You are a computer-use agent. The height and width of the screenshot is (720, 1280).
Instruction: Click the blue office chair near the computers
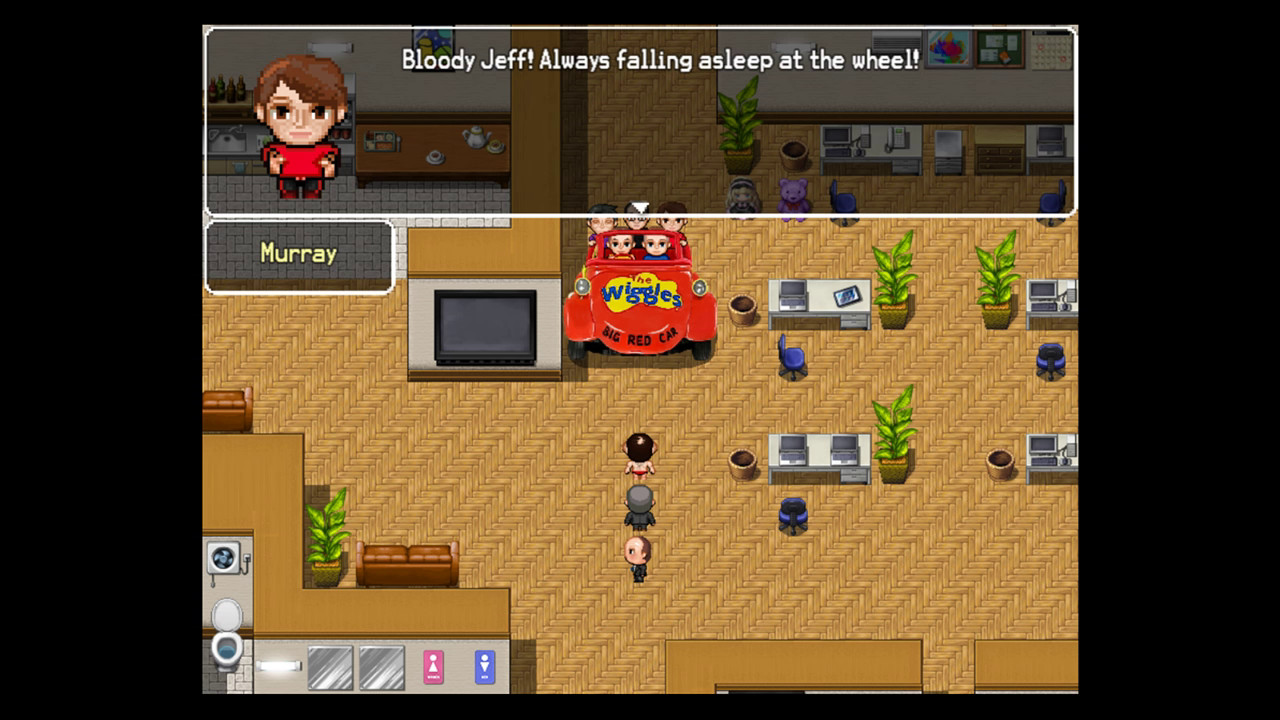pyautogui.click(x=792, y=360)
